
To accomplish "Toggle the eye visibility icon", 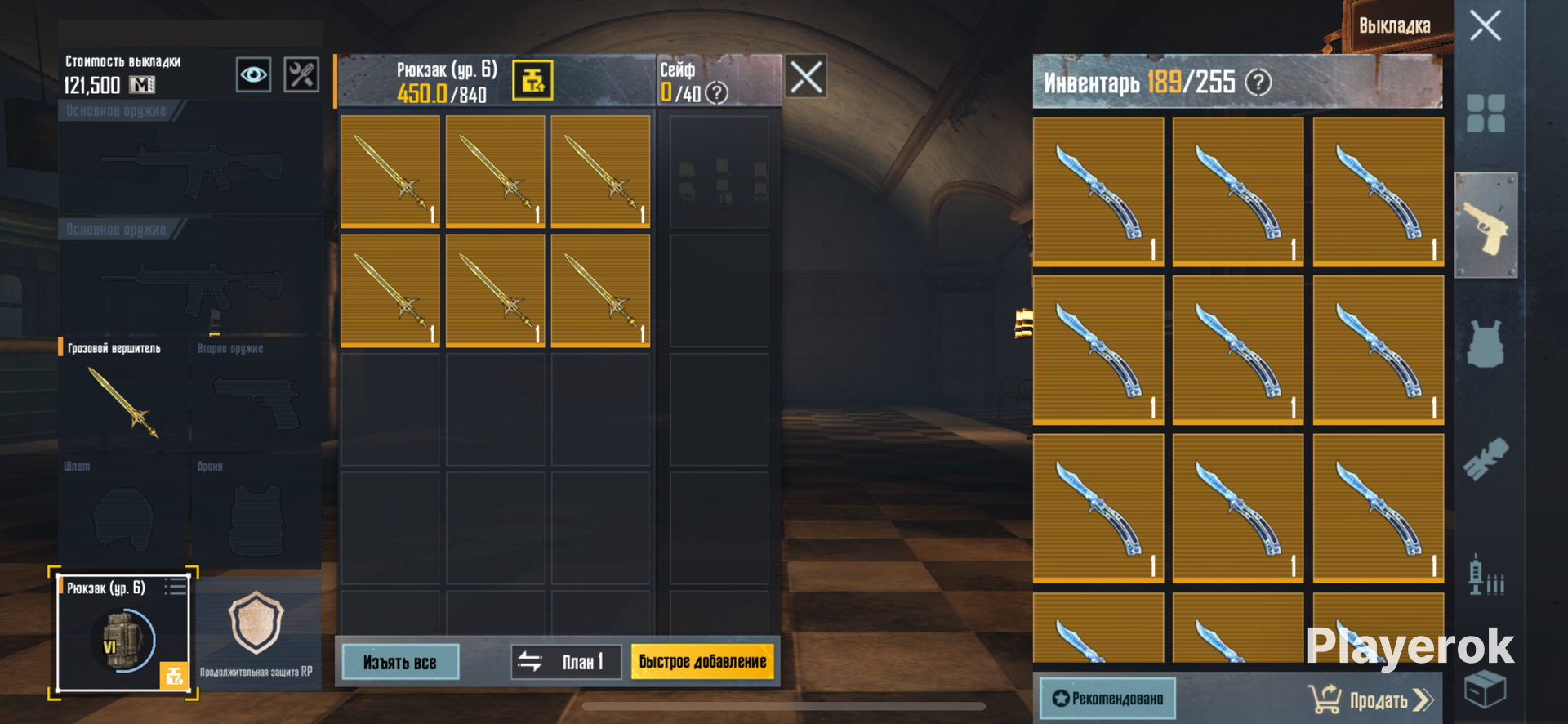I will [x=253, y=75].
